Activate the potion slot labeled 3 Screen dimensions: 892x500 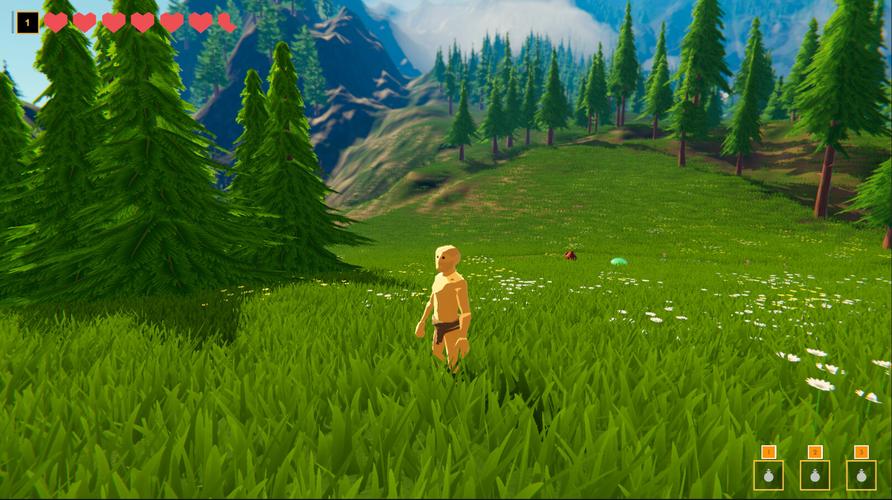(x=861, y=475)
